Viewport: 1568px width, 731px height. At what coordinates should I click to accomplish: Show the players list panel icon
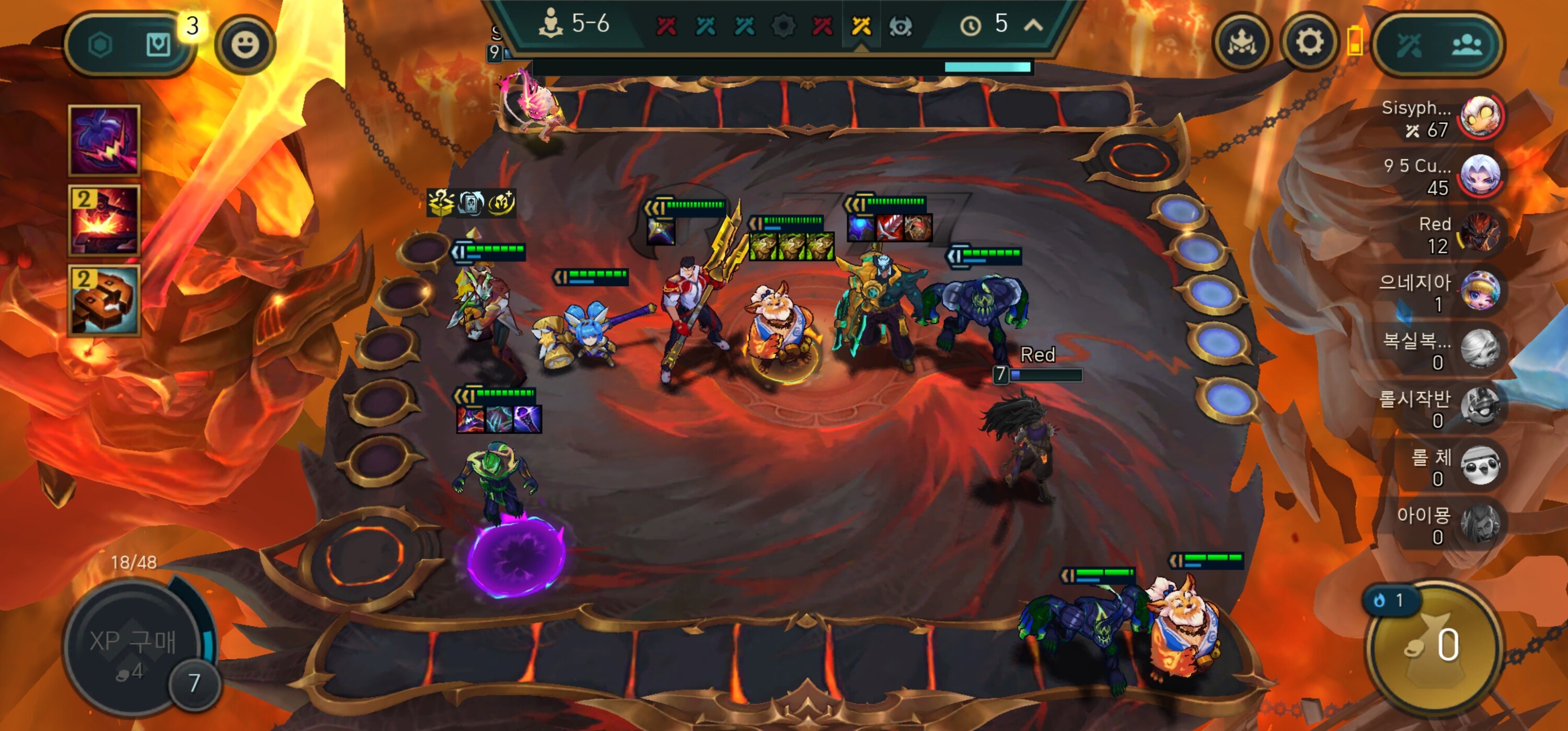(1467, 44)
